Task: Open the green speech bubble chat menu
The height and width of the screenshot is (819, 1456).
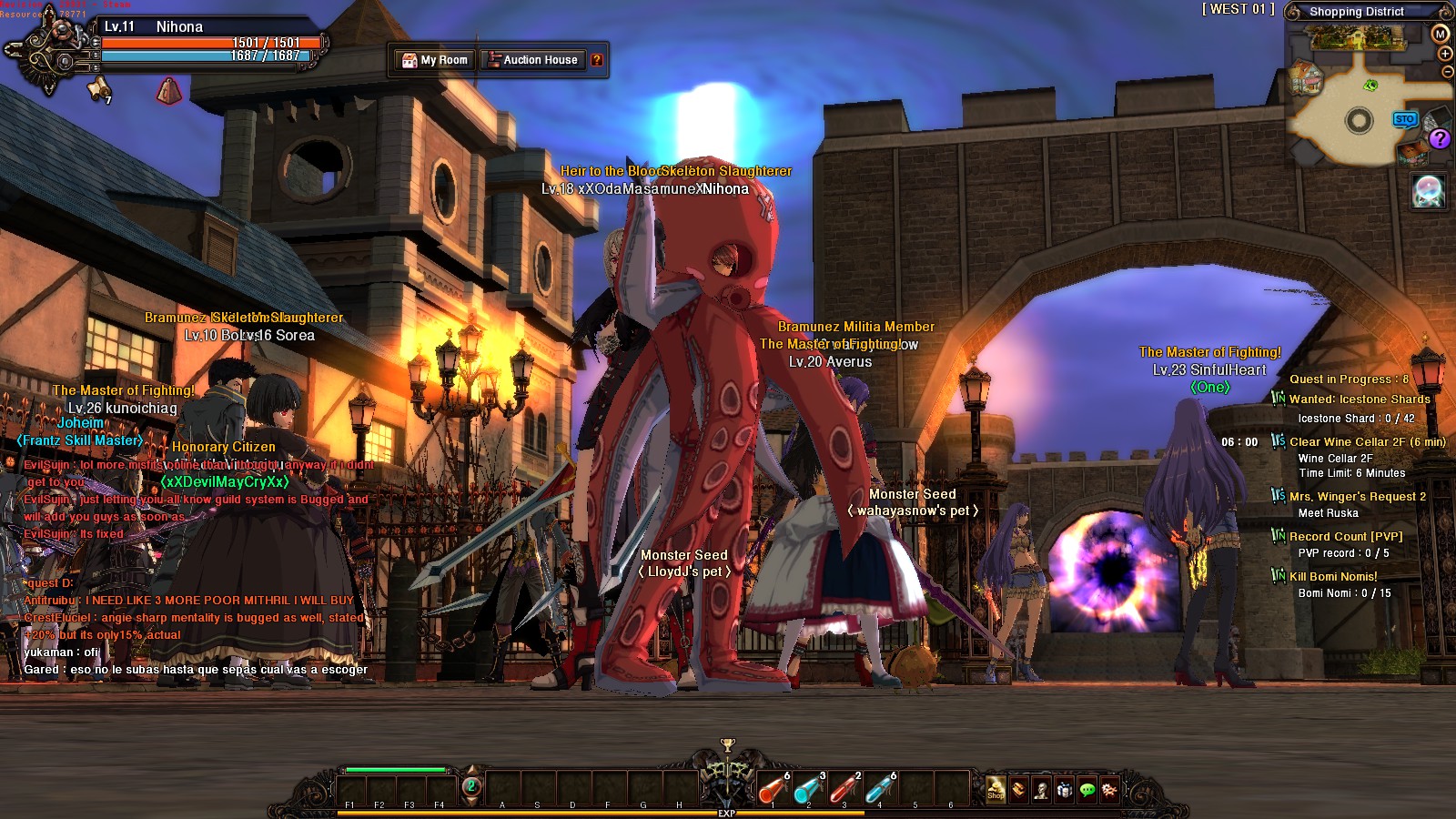Action: (1087, 790)
